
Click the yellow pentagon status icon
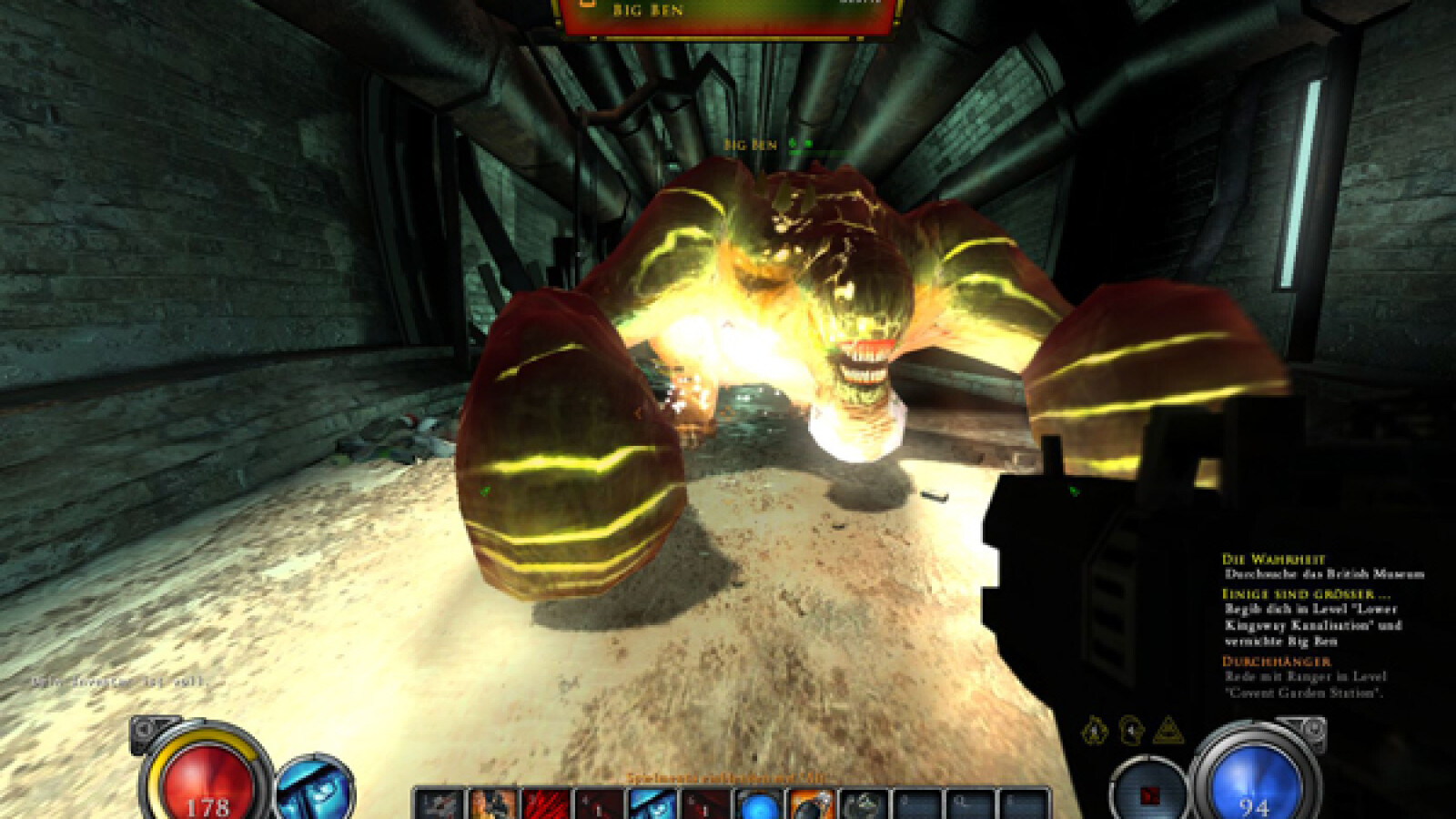coord(1095,730)
